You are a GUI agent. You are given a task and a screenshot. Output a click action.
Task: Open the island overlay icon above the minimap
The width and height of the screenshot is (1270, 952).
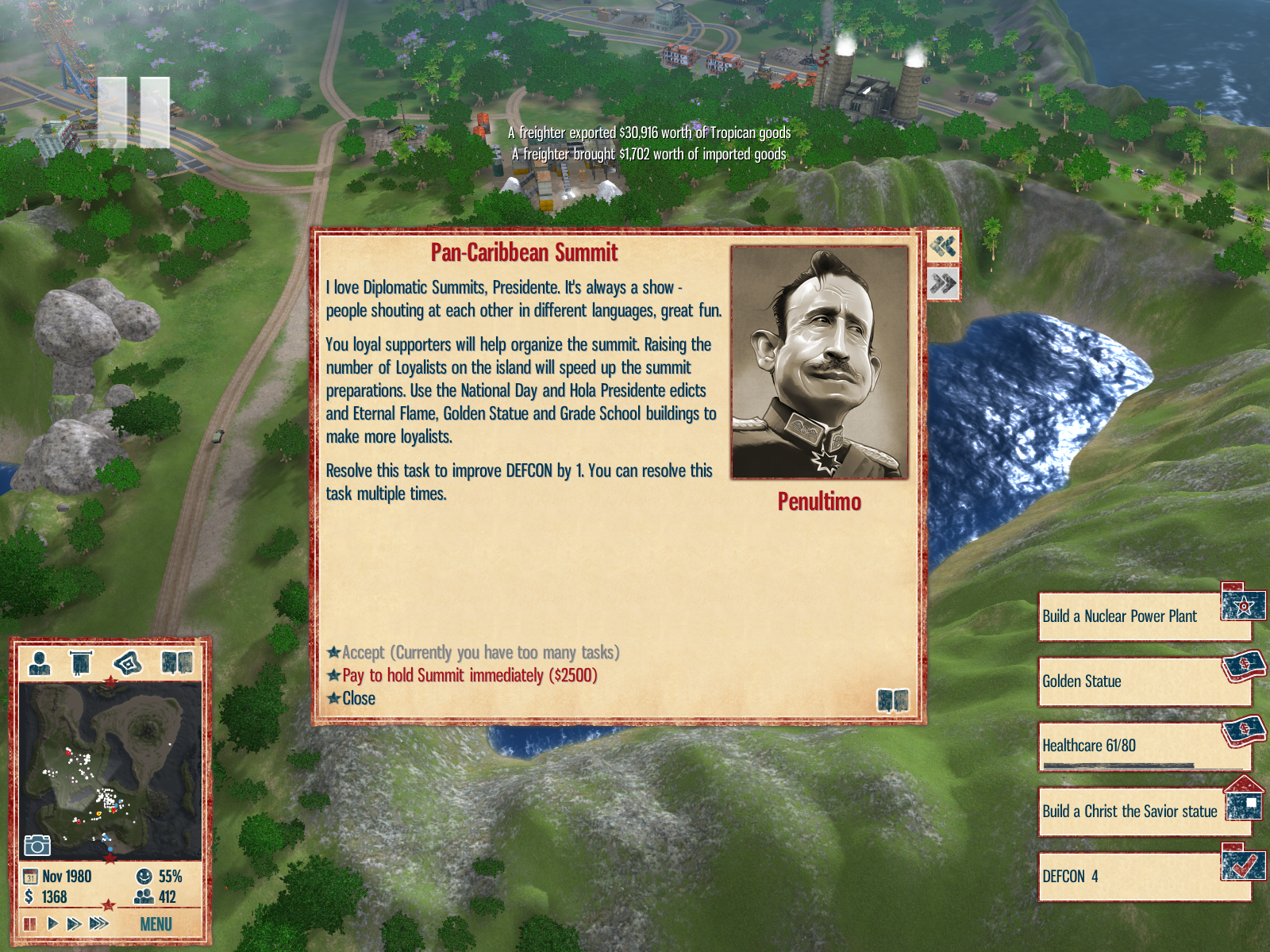coord(129,662)
